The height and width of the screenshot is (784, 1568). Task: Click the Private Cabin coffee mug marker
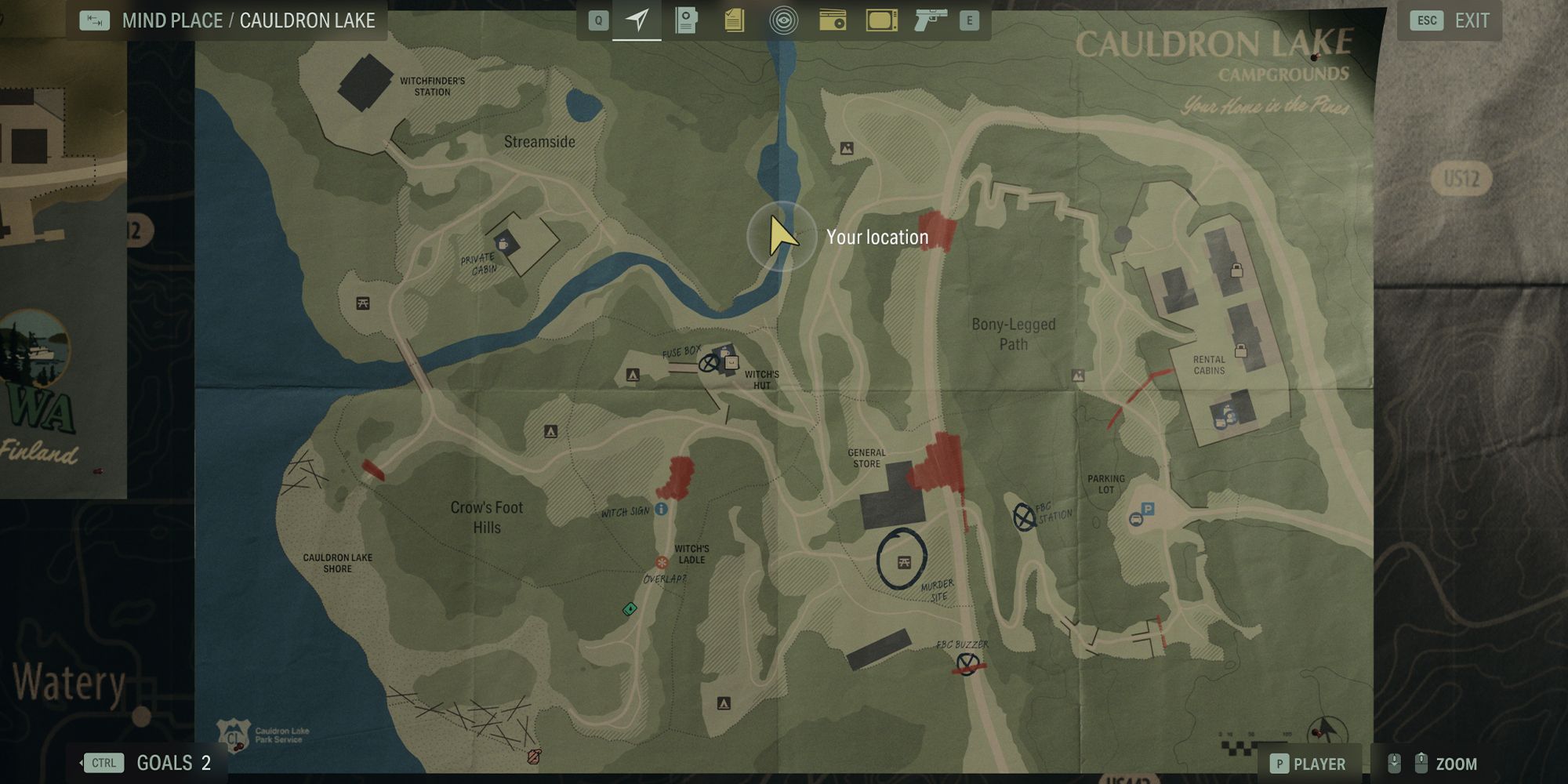tap(503, 243)
